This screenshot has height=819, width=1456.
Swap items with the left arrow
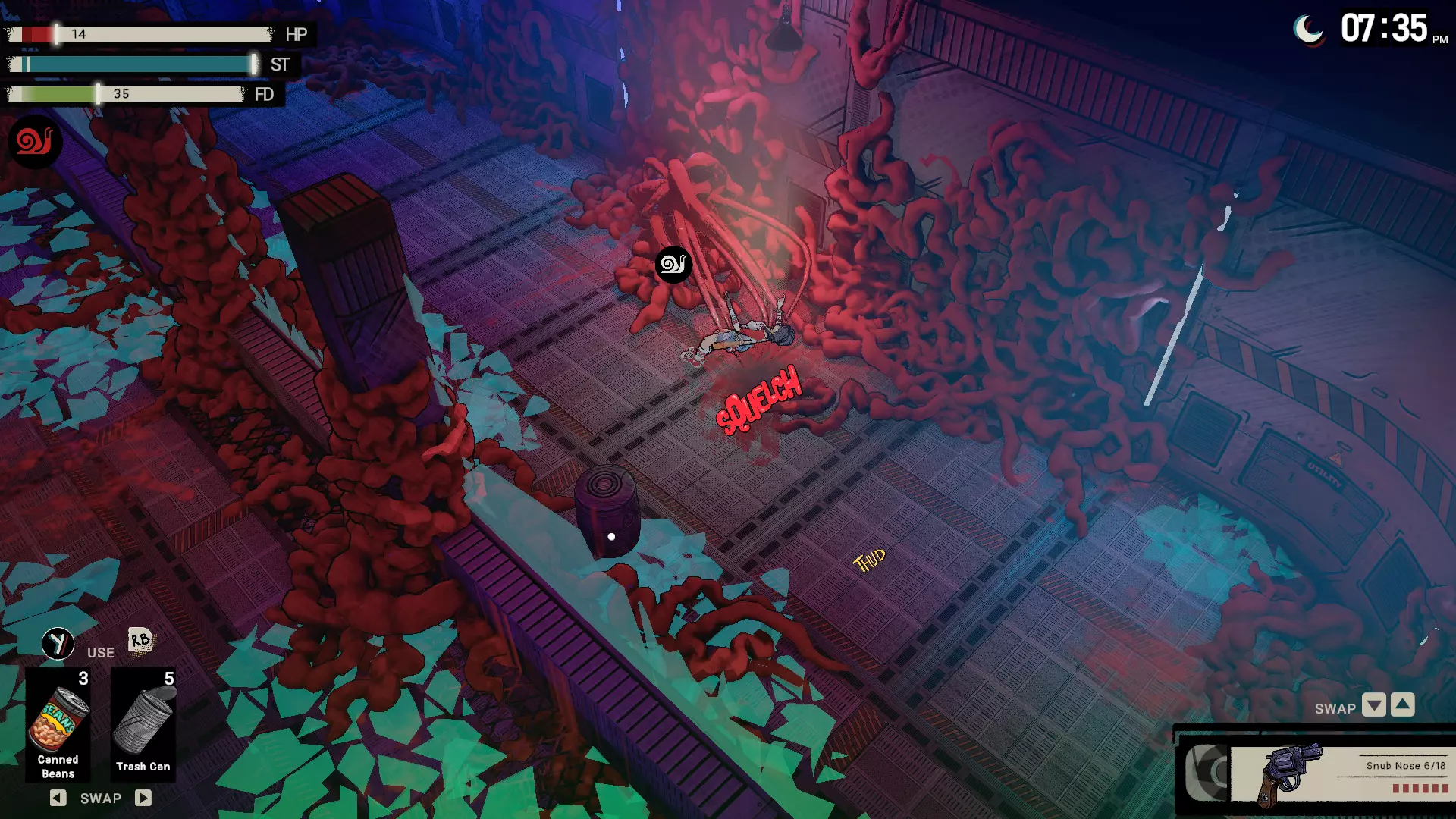pyautogui.click(x=58, y=798)
